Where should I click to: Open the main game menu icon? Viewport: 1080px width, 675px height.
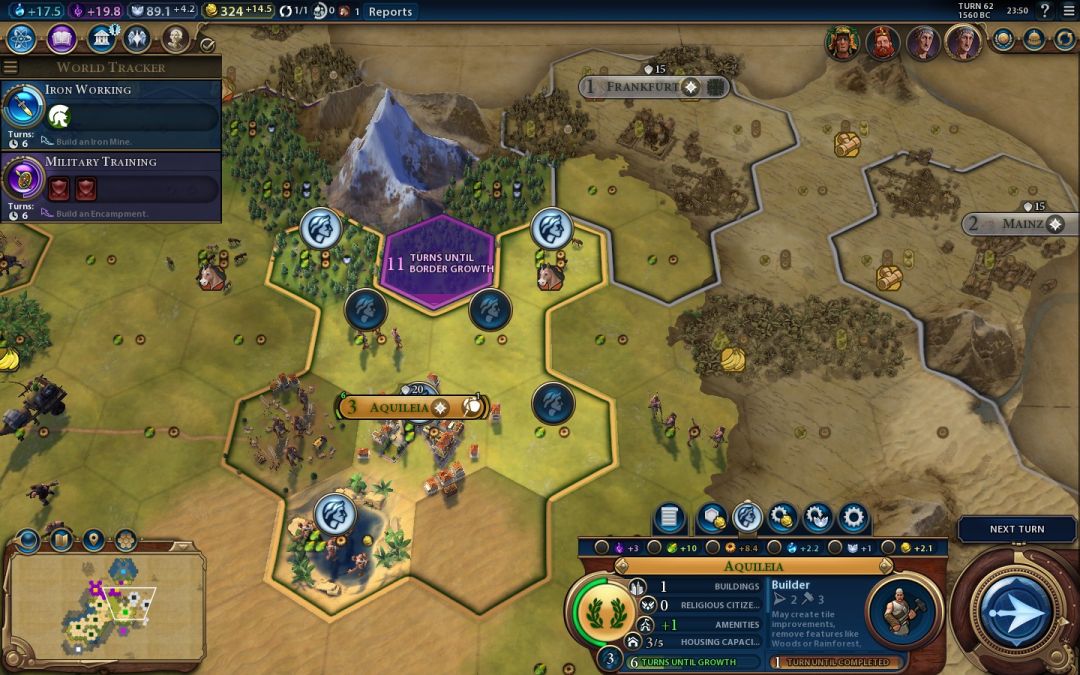tap(1067, 11)
